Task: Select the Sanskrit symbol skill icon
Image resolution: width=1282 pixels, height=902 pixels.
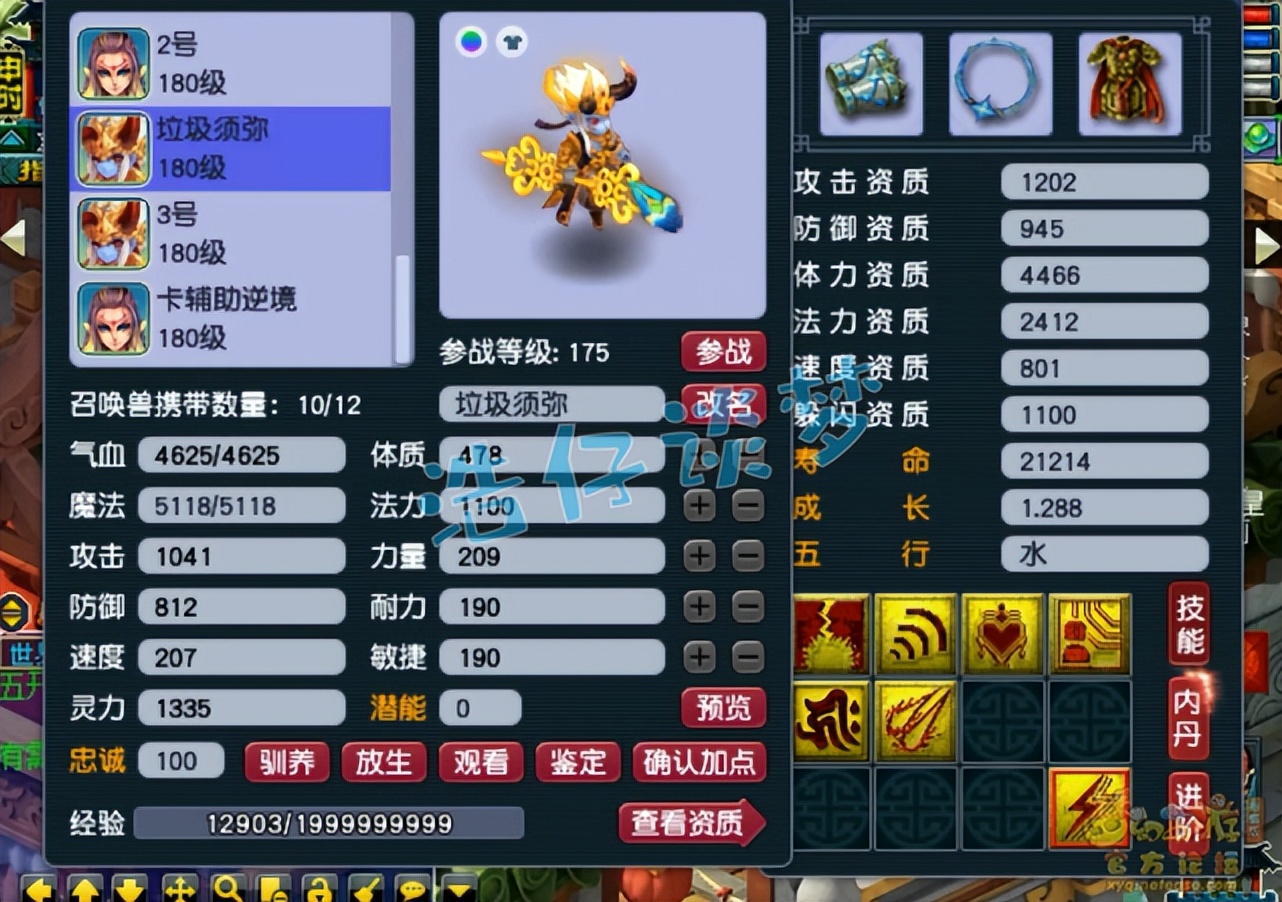Action: click(x=832, y=718)
